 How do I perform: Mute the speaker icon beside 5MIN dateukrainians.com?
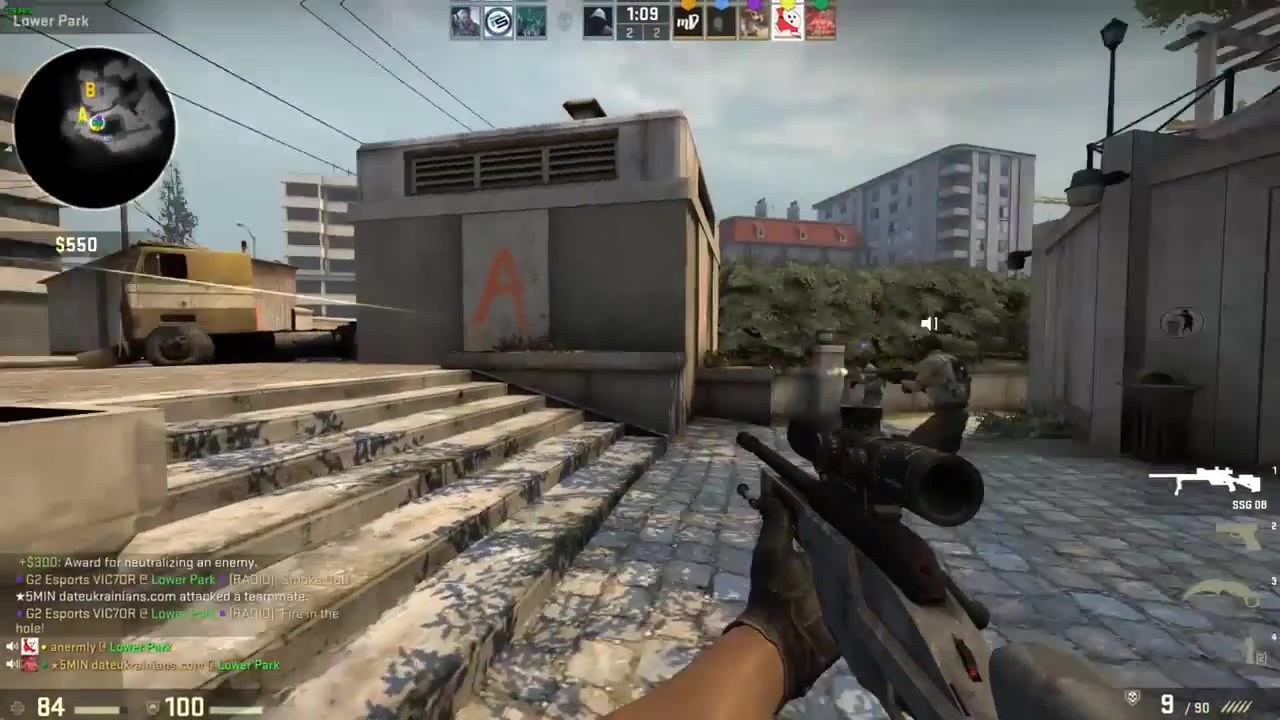click(12, 665)
